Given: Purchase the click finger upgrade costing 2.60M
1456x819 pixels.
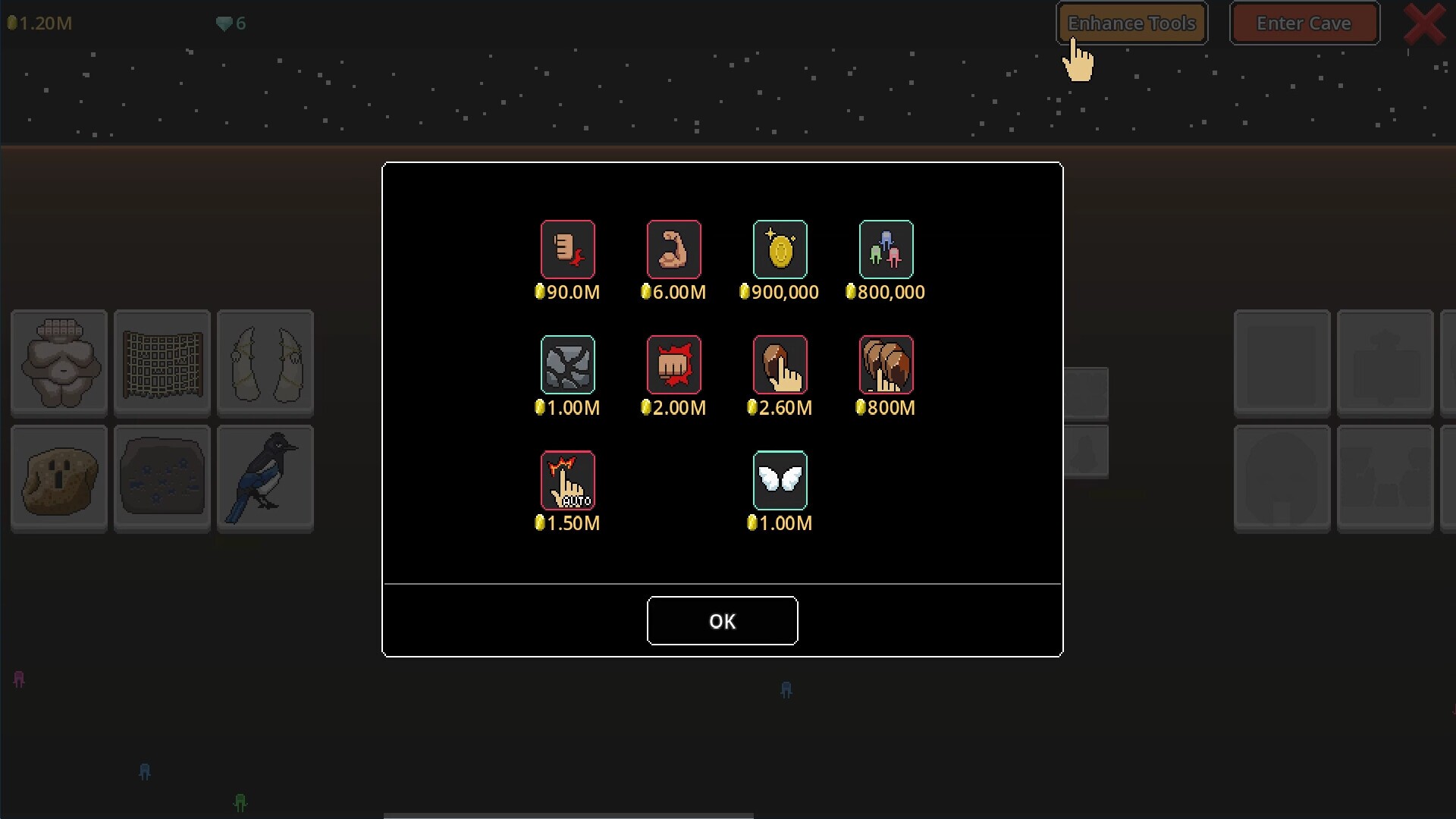Looking at the screenshot, I should click(x=780, y=365).
